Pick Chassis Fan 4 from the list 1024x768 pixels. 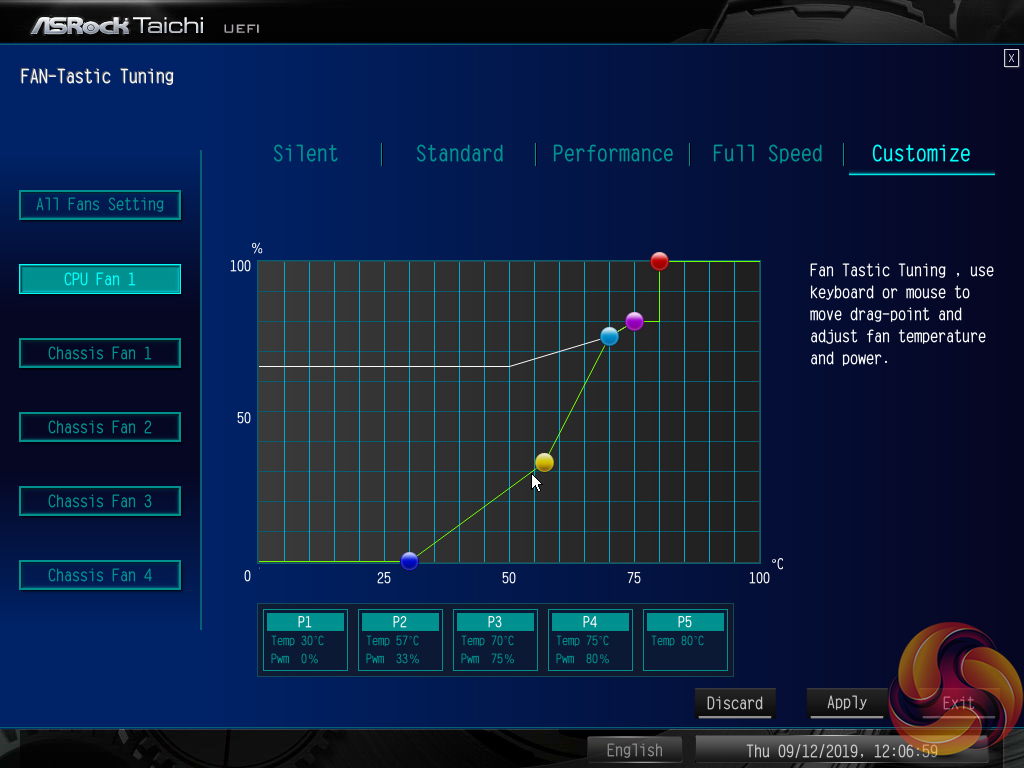(100, 575)
